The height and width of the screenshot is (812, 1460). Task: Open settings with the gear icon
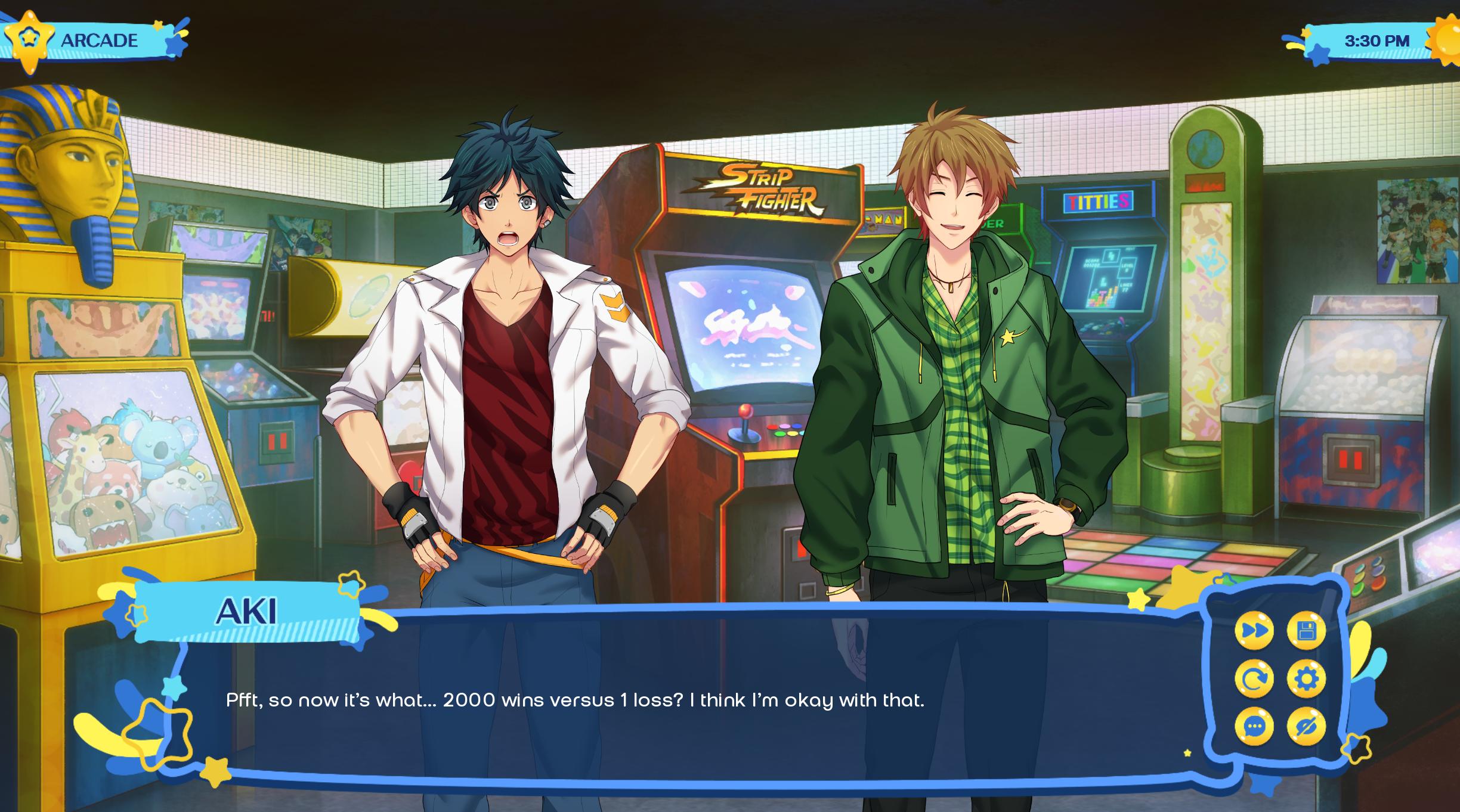(1306, 678)
